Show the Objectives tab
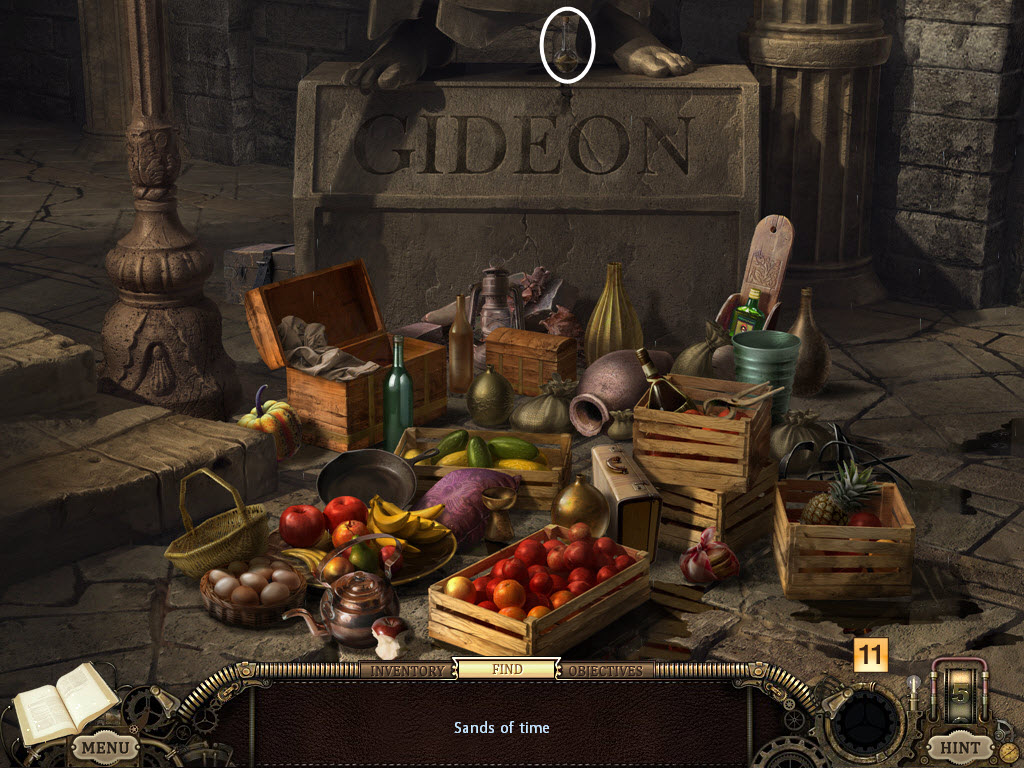This screenshot has width=1024, height=768. pyautogui.click(x=606, y=670)
